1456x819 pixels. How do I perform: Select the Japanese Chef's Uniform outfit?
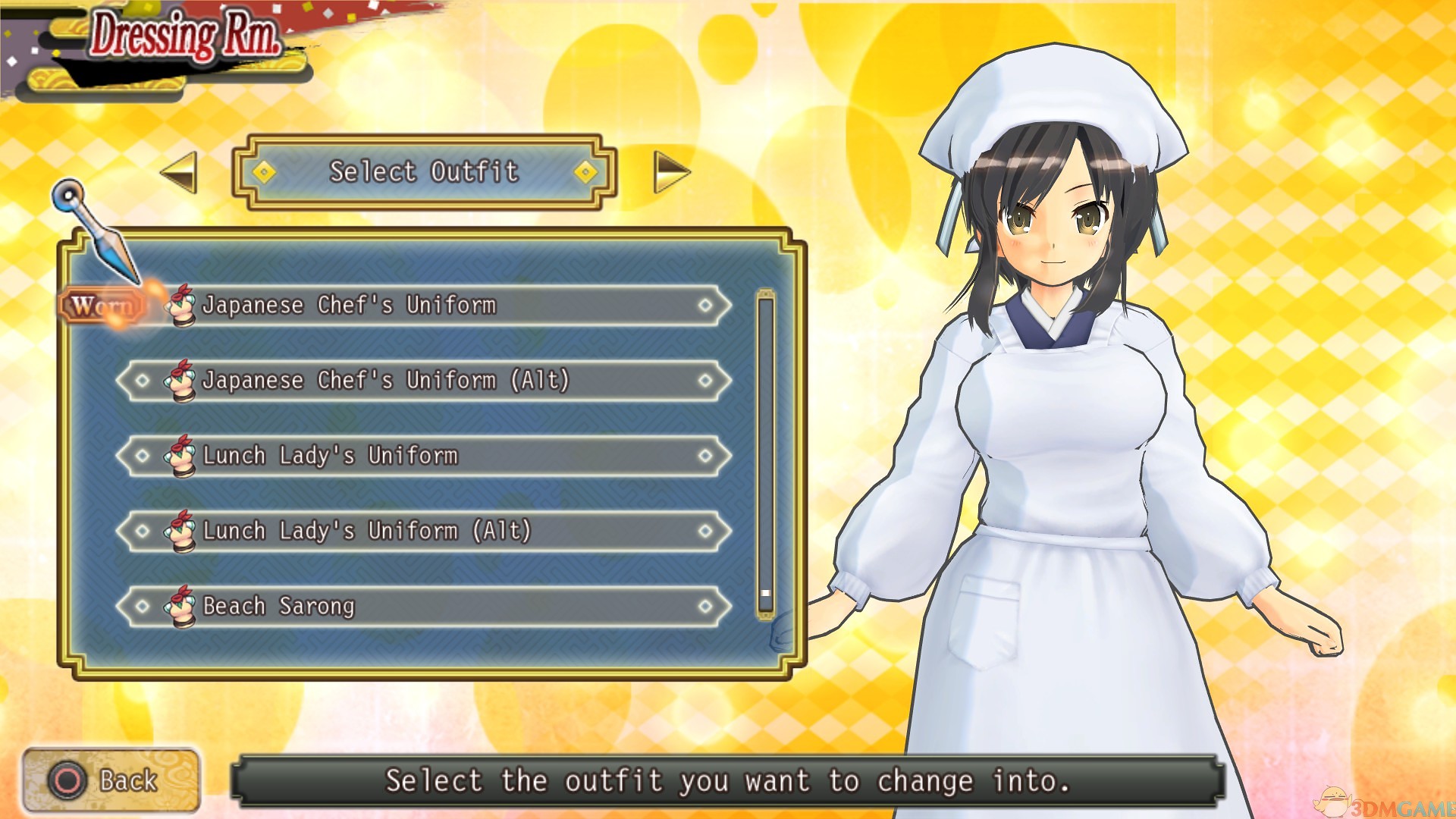tap(425, 306)
